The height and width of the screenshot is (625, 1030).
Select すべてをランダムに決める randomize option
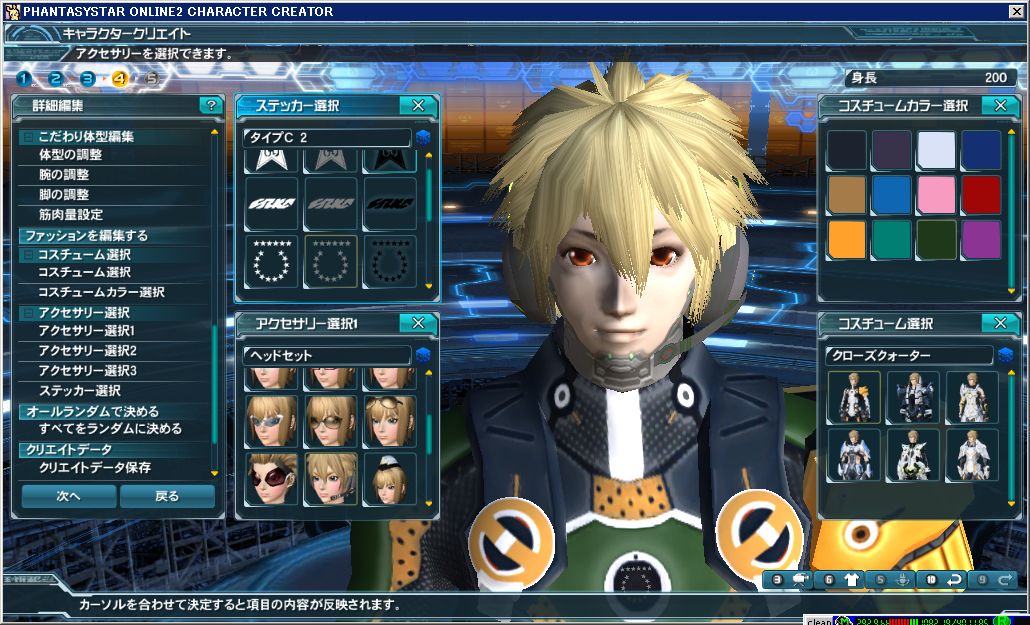tap(110, 429)
